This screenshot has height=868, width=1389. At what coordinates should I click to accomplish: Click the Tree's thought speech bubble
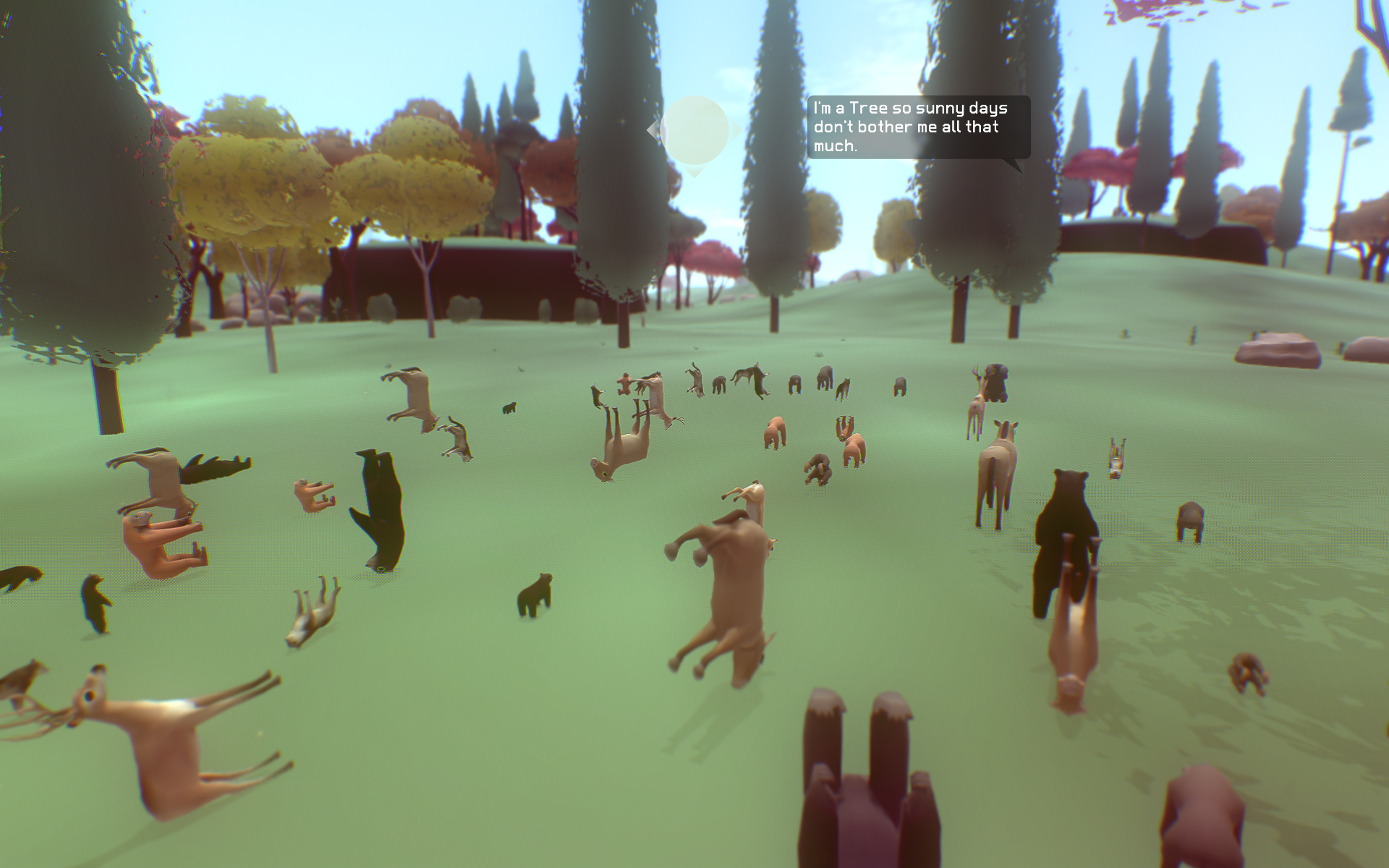pyautogui.click(x=918, y=127)
